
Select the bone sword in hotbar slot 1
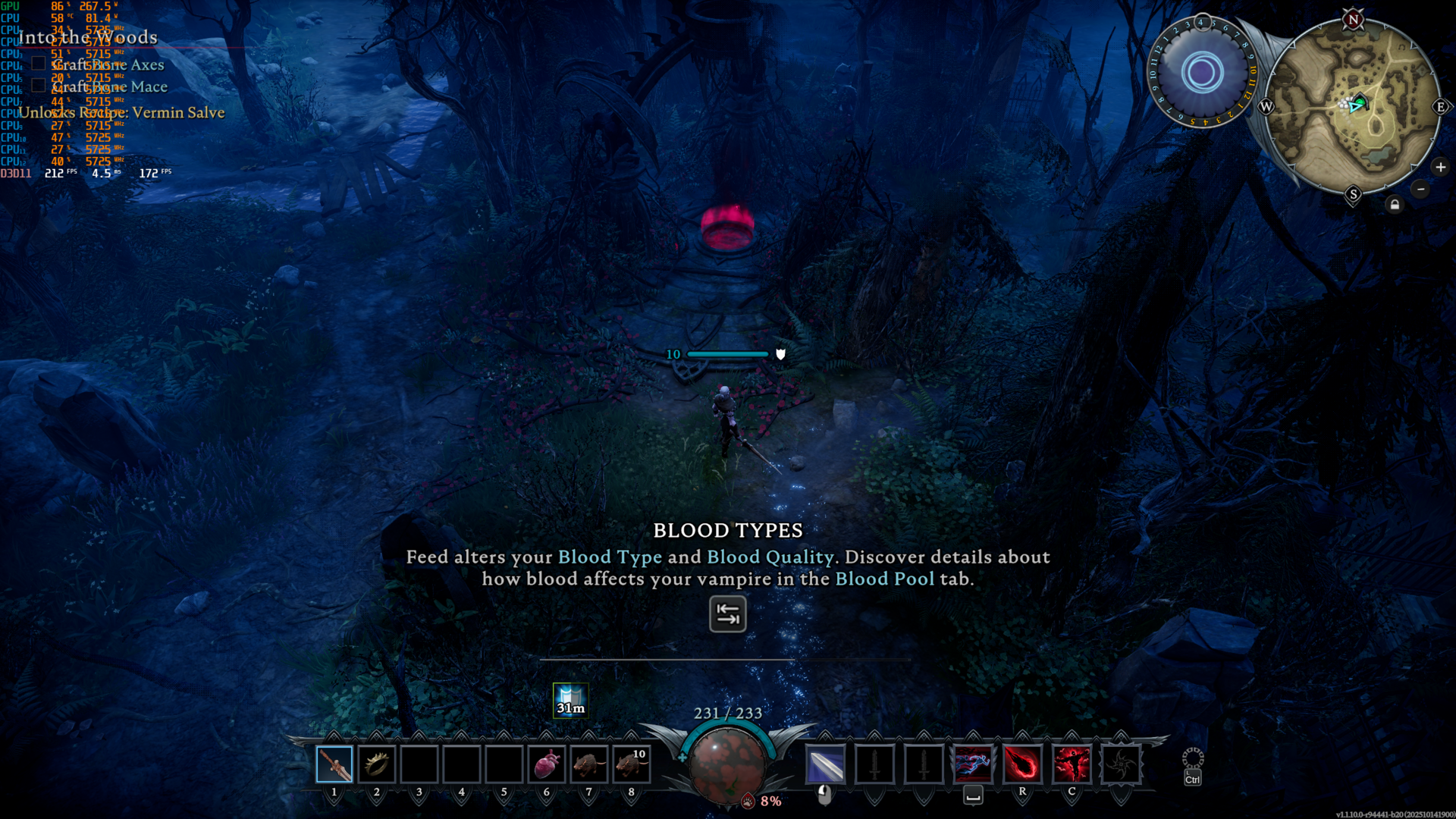click(x=334, y=764)
